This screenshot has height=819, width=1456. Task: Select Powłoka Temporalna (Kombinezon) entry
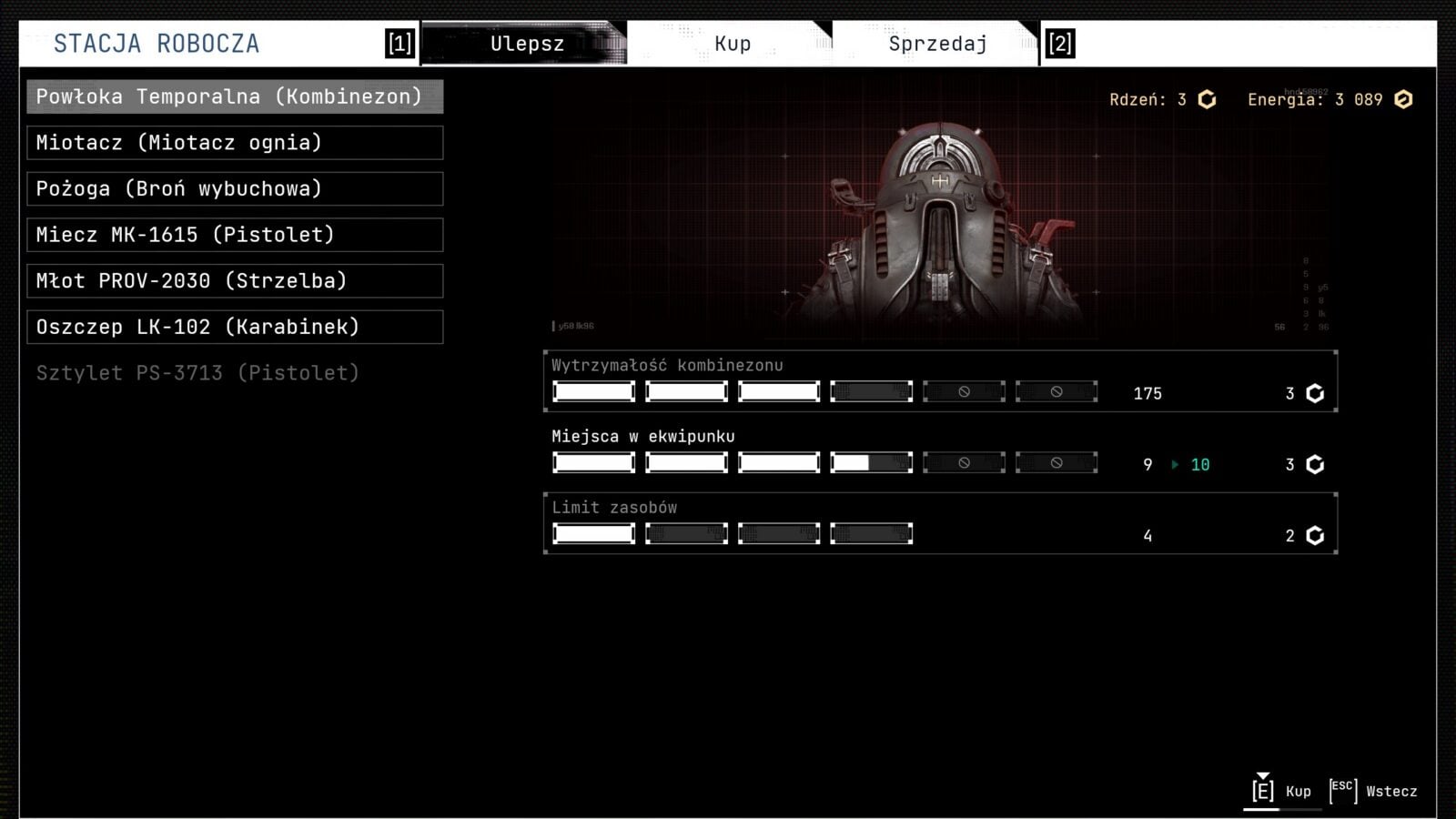(235, 96)
